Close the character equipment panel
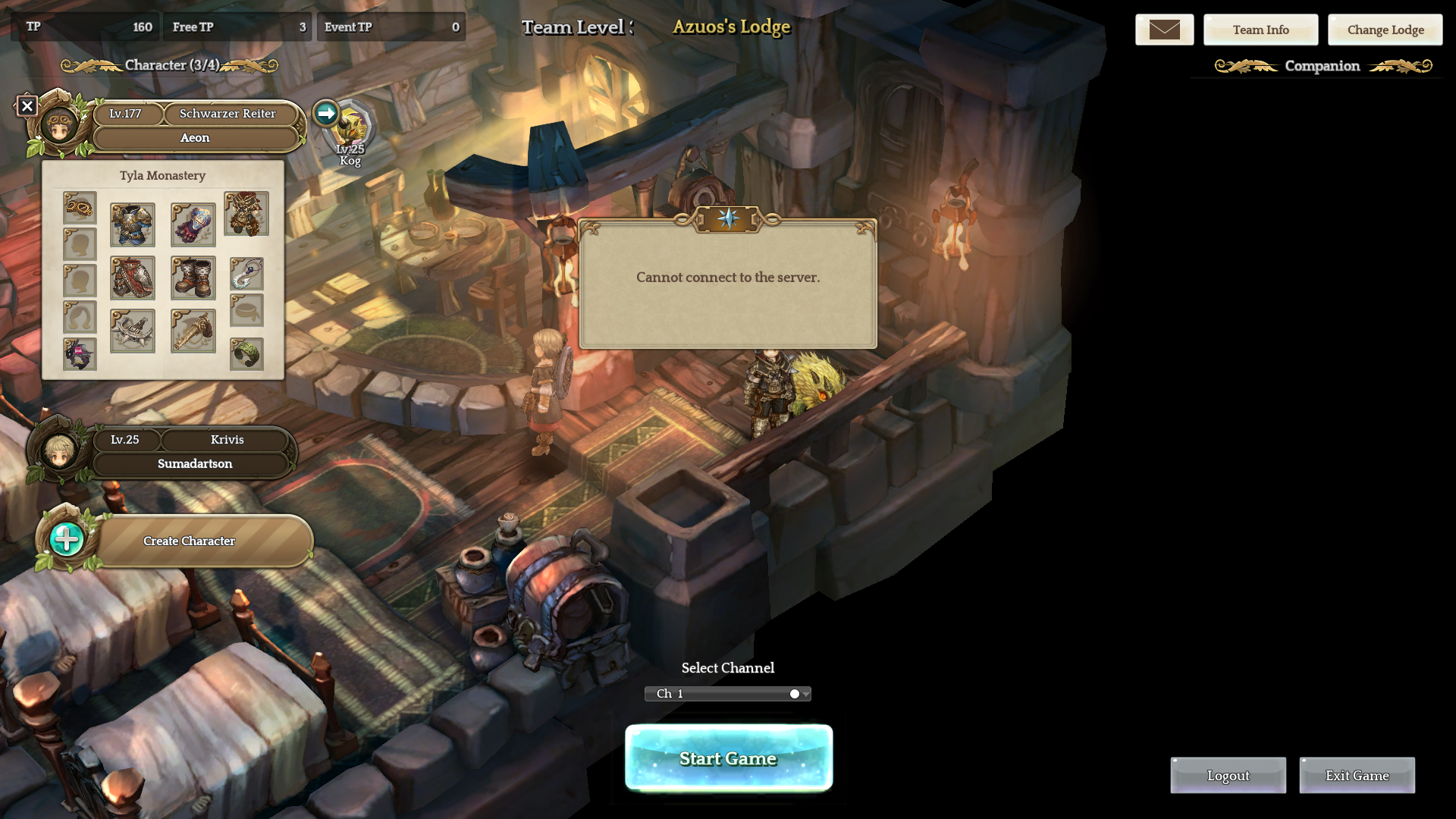 coord(27,106)
